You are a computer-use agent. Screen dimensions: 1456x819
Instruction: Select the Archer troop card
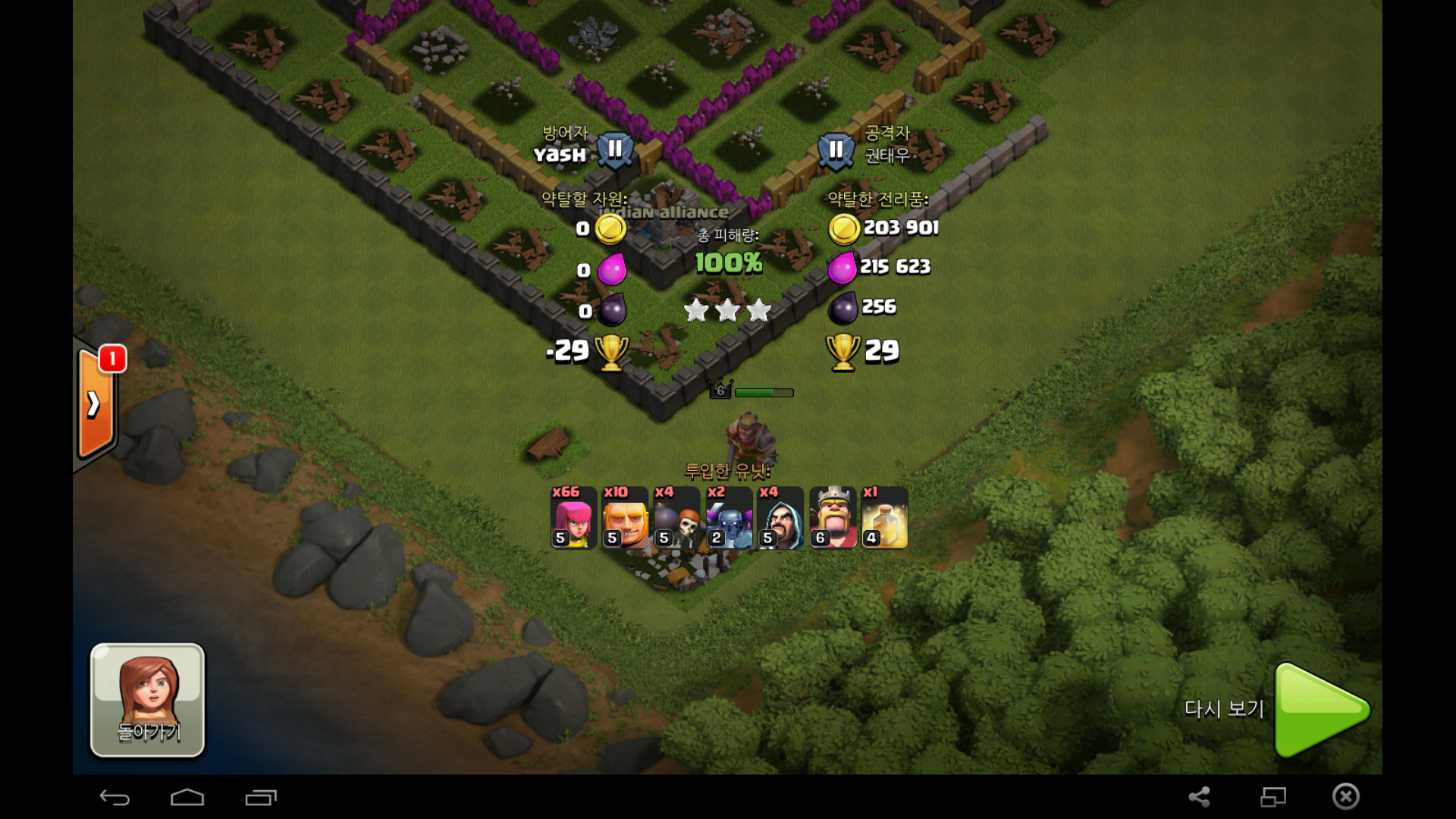(573, 517)
